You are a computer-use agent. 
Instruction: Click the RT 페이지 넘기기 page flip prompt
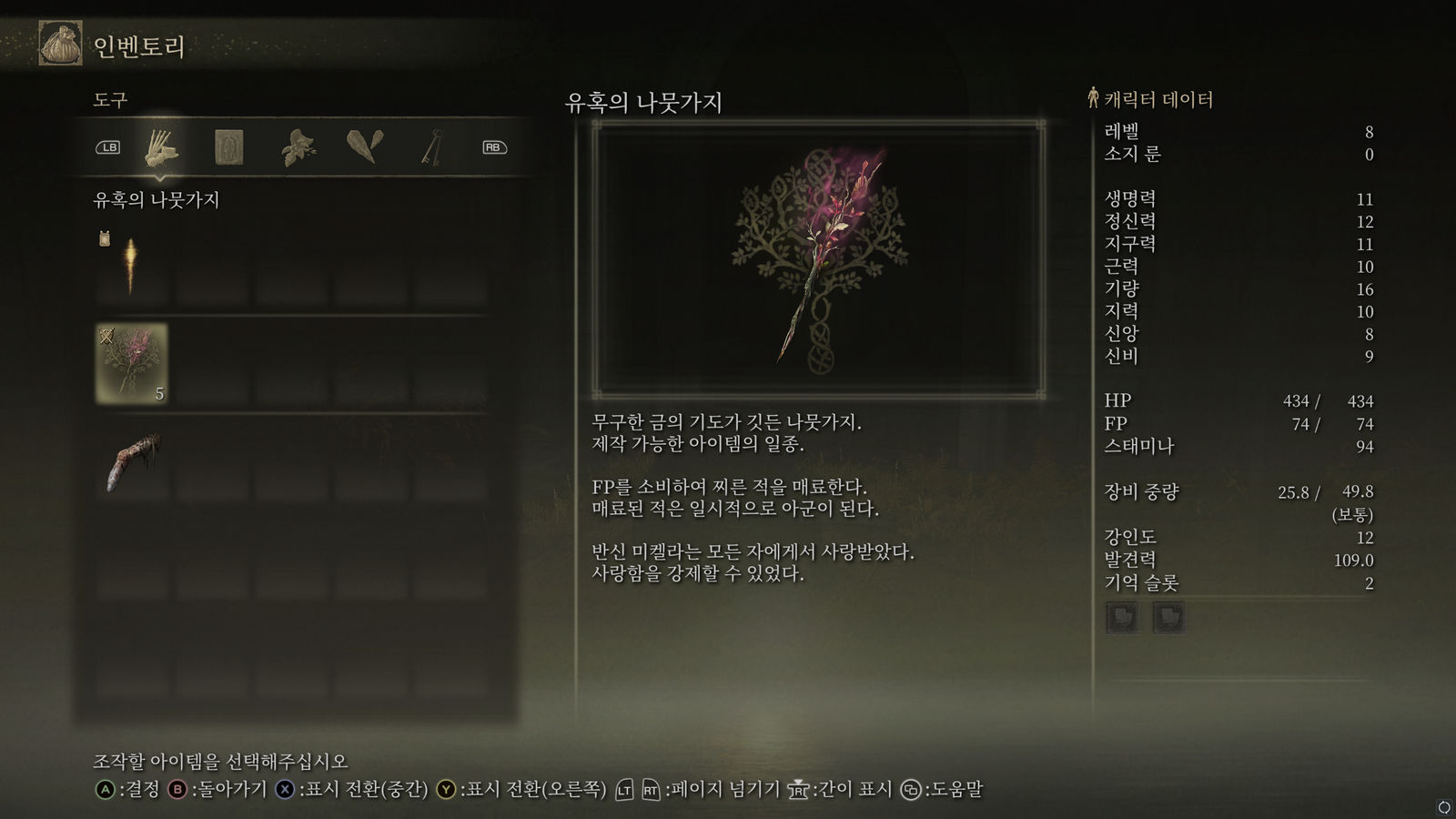point(652,791)
